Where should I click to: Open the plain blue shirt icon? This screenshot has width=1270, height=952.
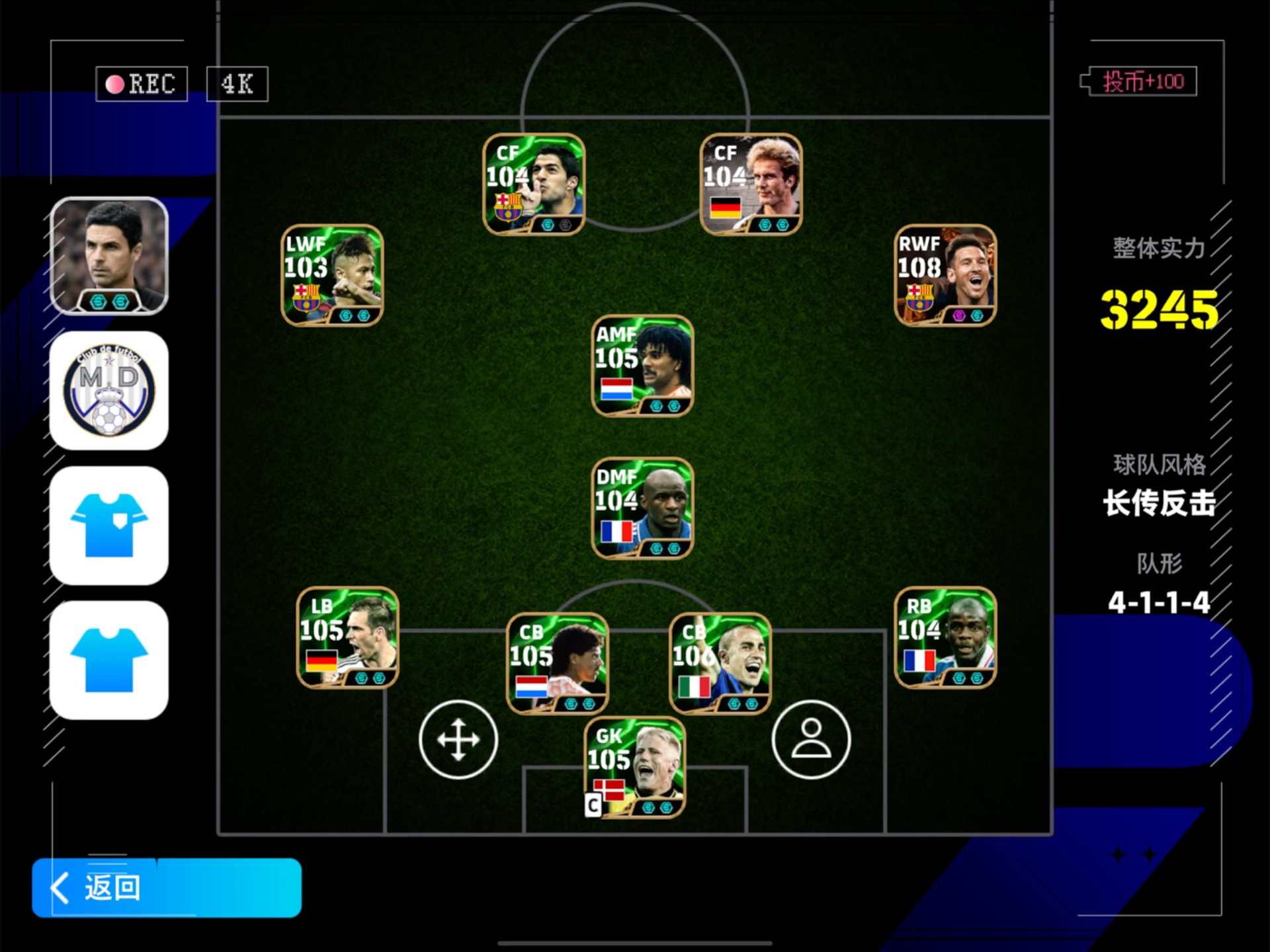pos(109,660)
